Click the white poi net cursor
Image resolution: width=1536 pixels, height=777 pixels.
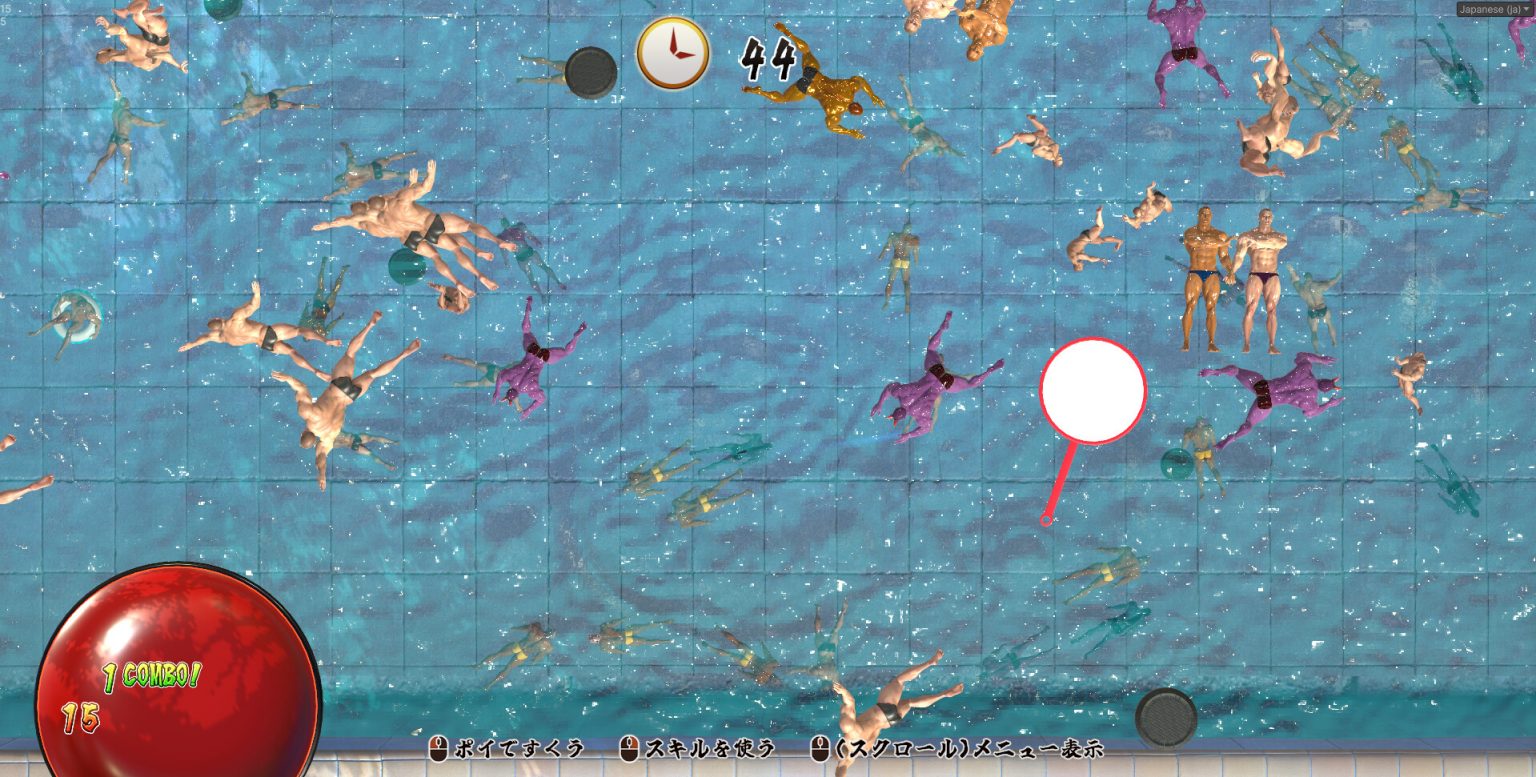click(x=1092, y=391)
